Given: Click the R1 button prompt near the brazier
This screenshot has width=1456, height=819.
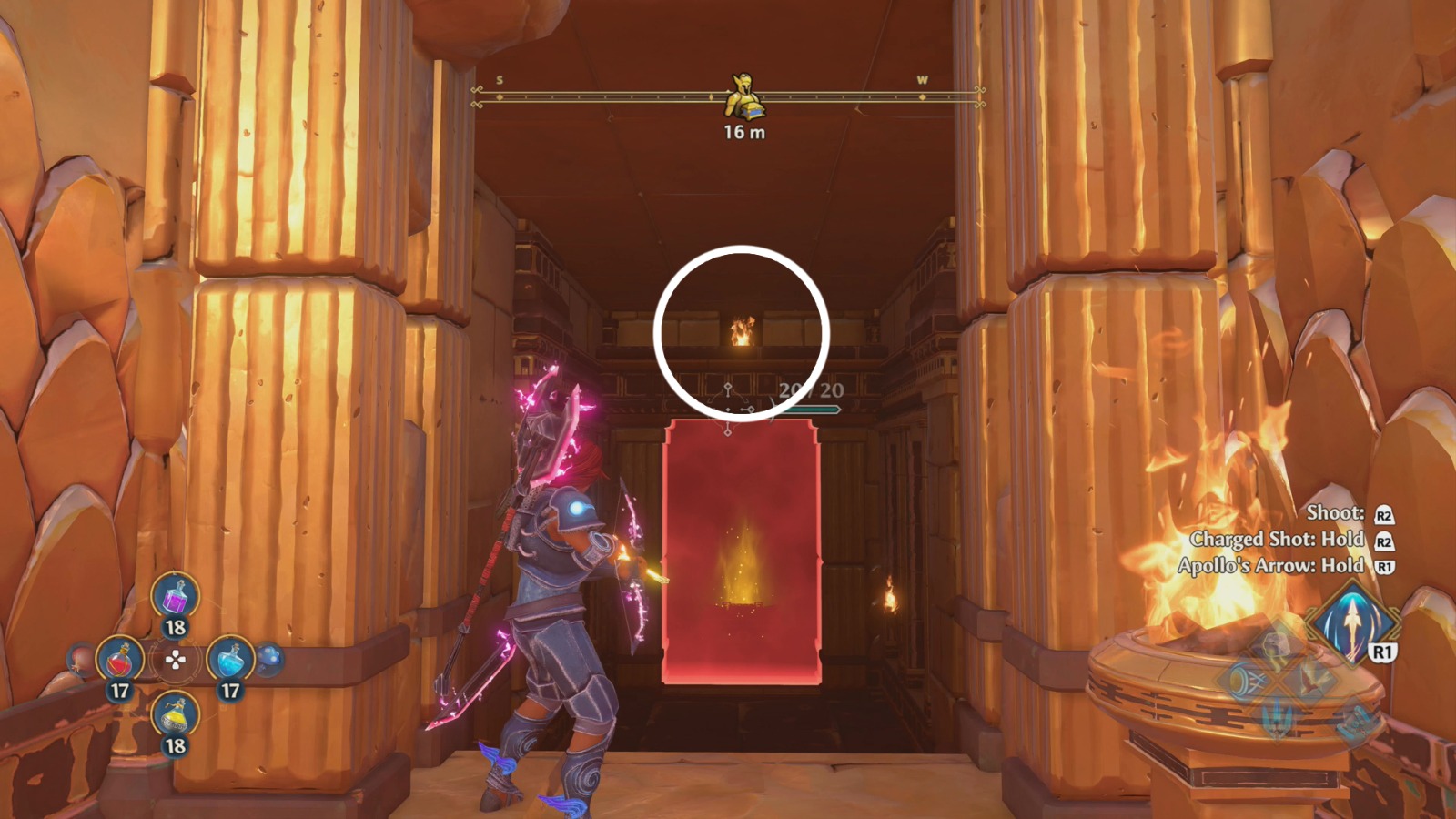Looking at the screenshot, I should pos(1383,652).
